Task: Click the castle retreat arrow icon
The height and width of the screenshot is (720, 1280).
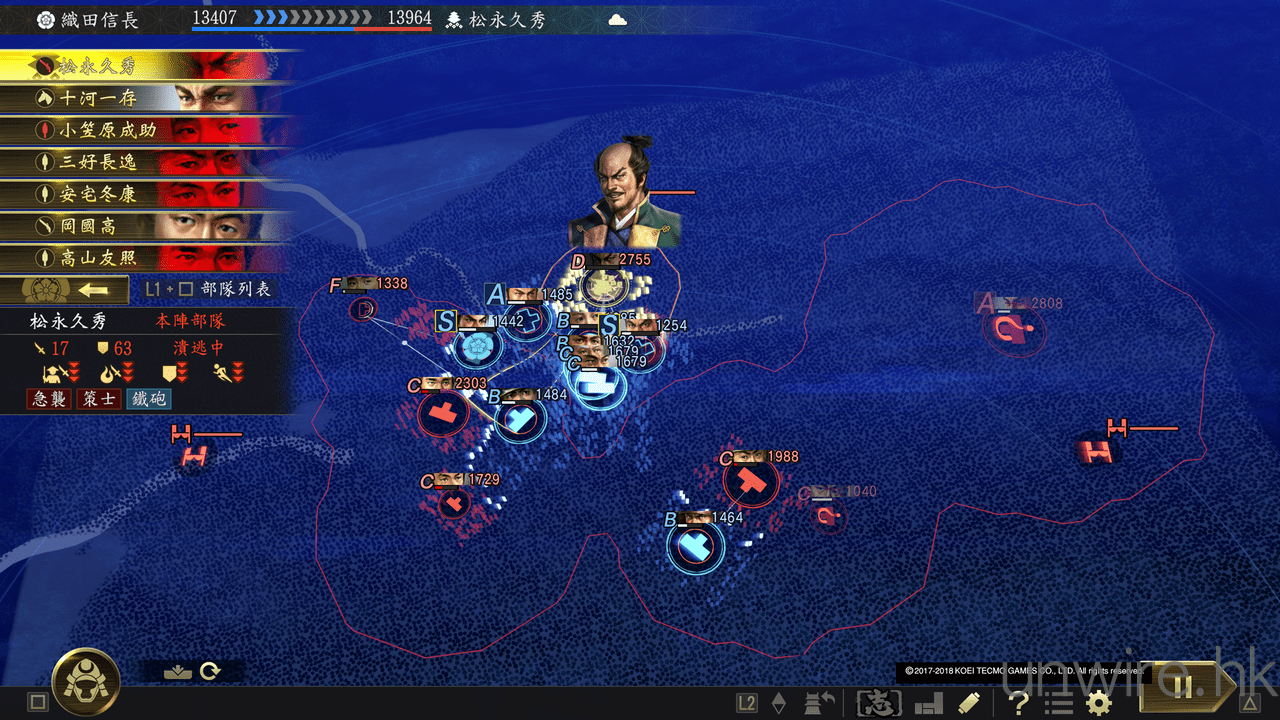Action: [820, 703]
